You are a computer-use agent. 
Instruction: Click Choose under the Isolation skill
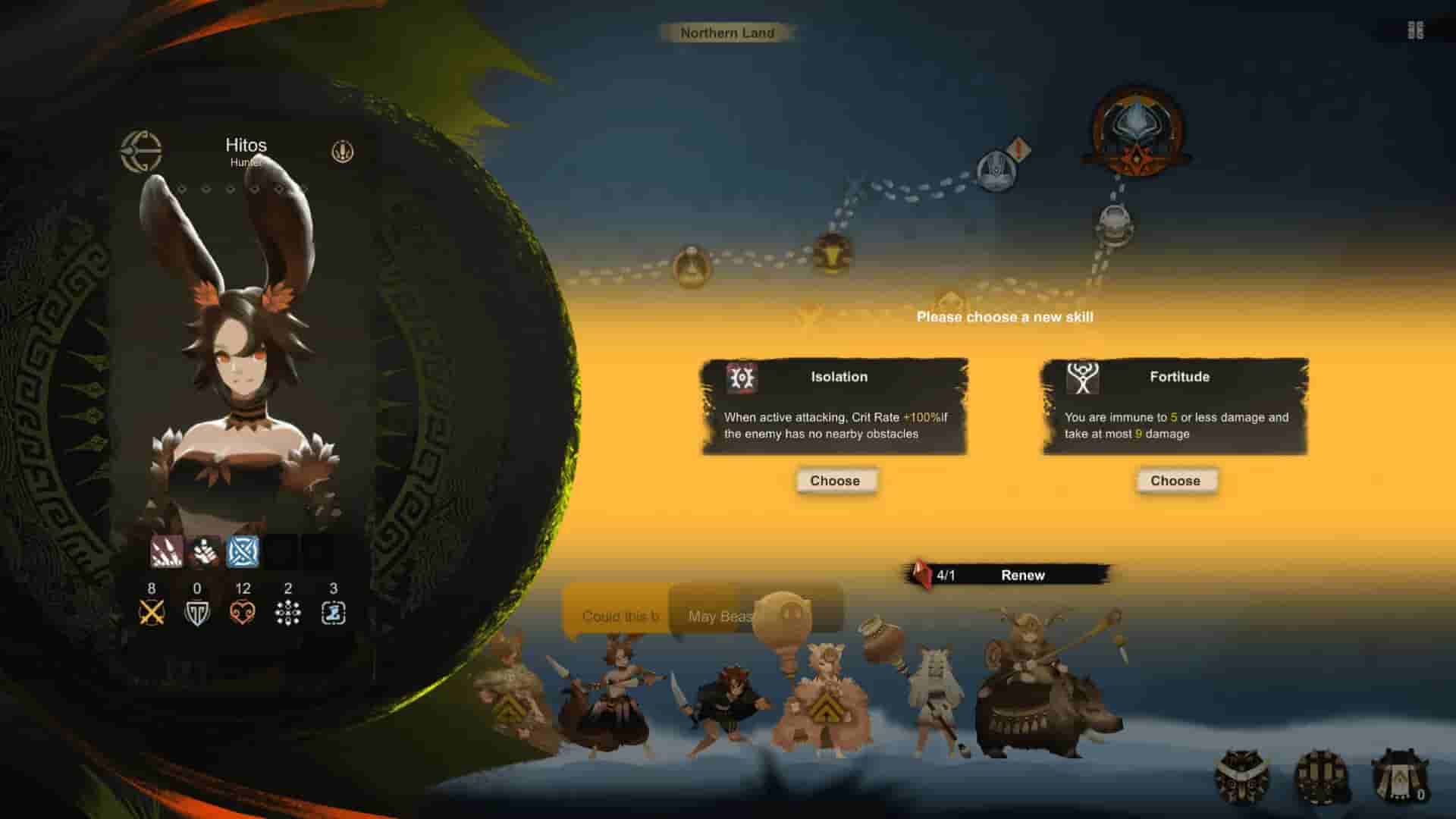(x=836, y=481)
